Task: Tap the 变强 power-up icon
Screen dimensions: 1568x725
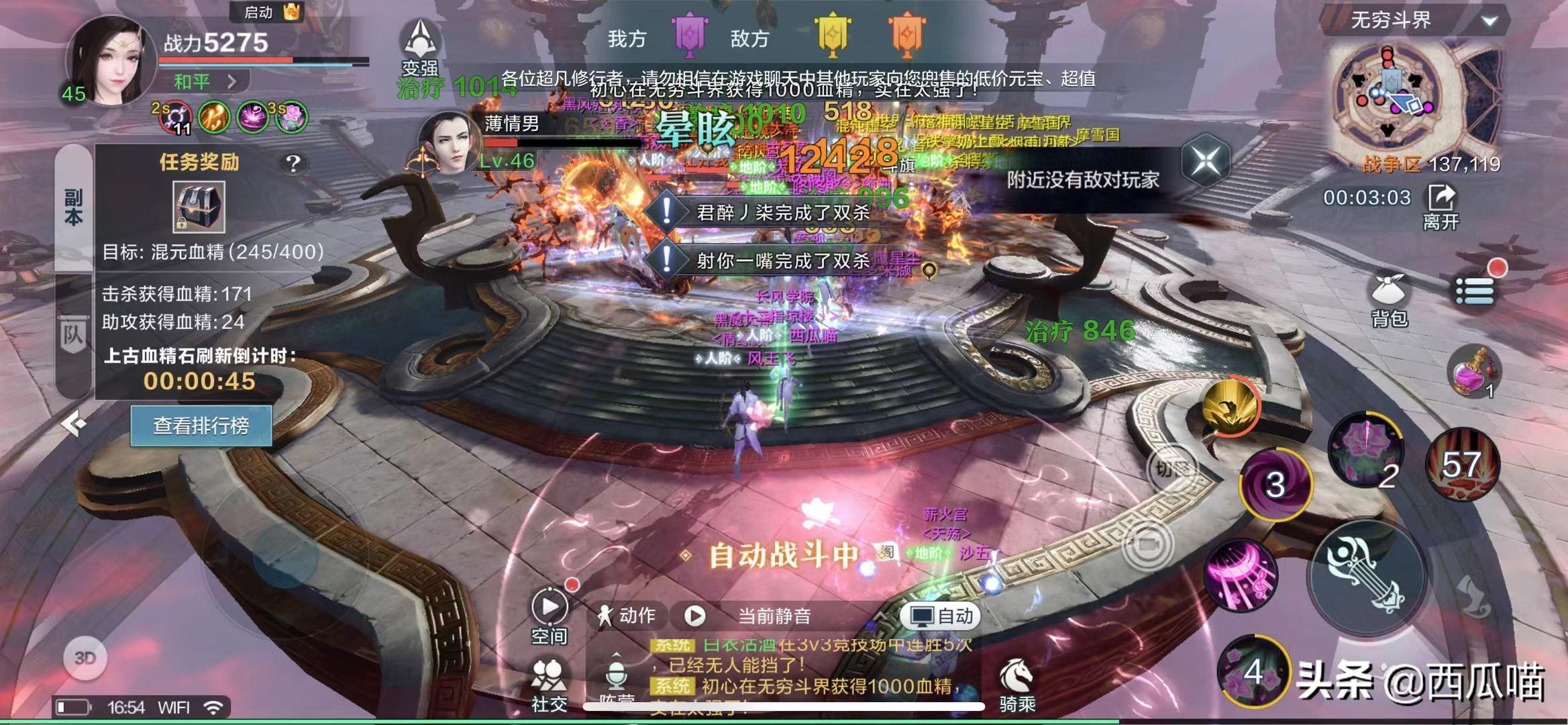Action: [420, 46]
